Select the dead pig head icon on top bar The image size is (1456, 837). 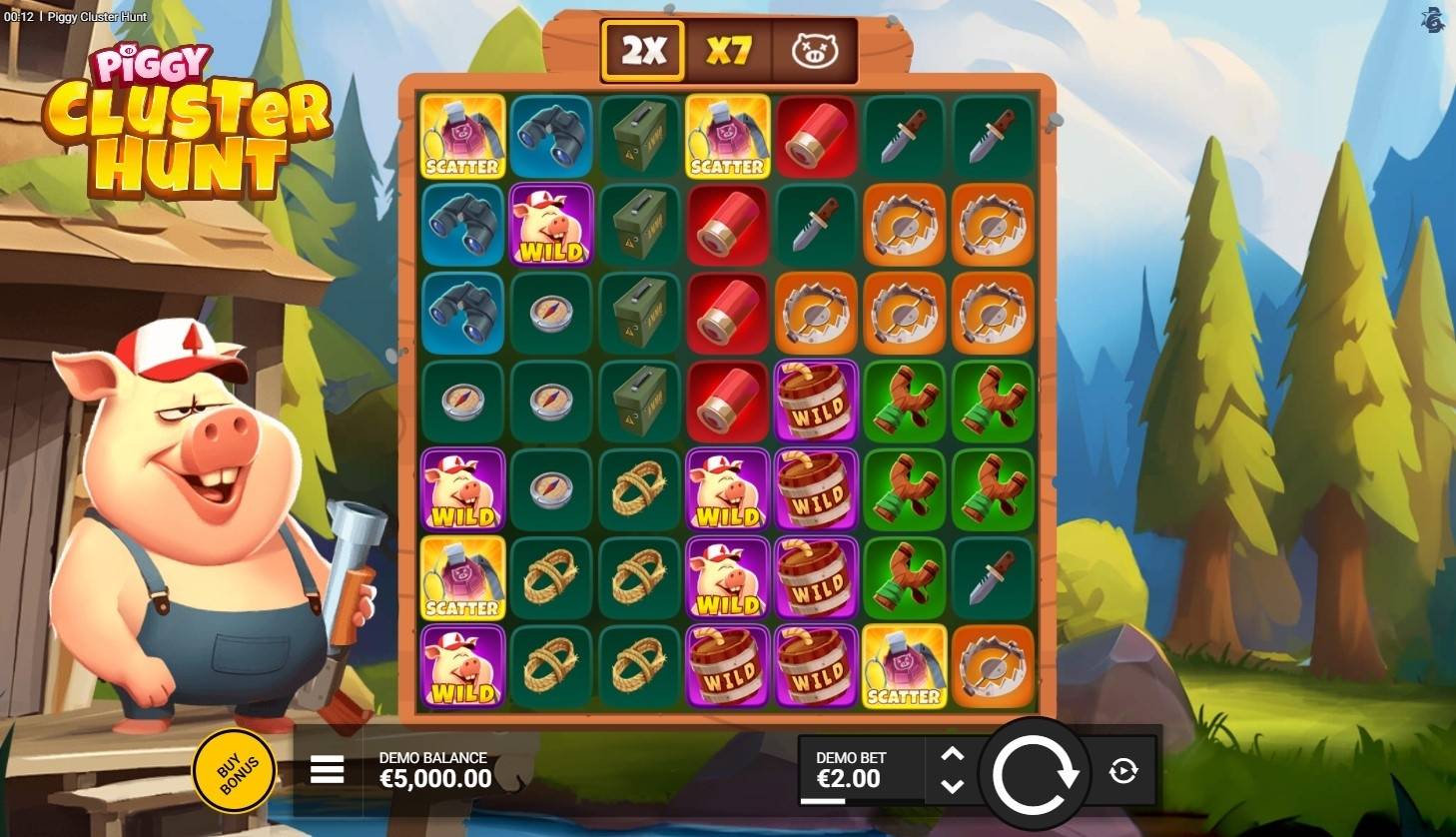pos(813,48)
